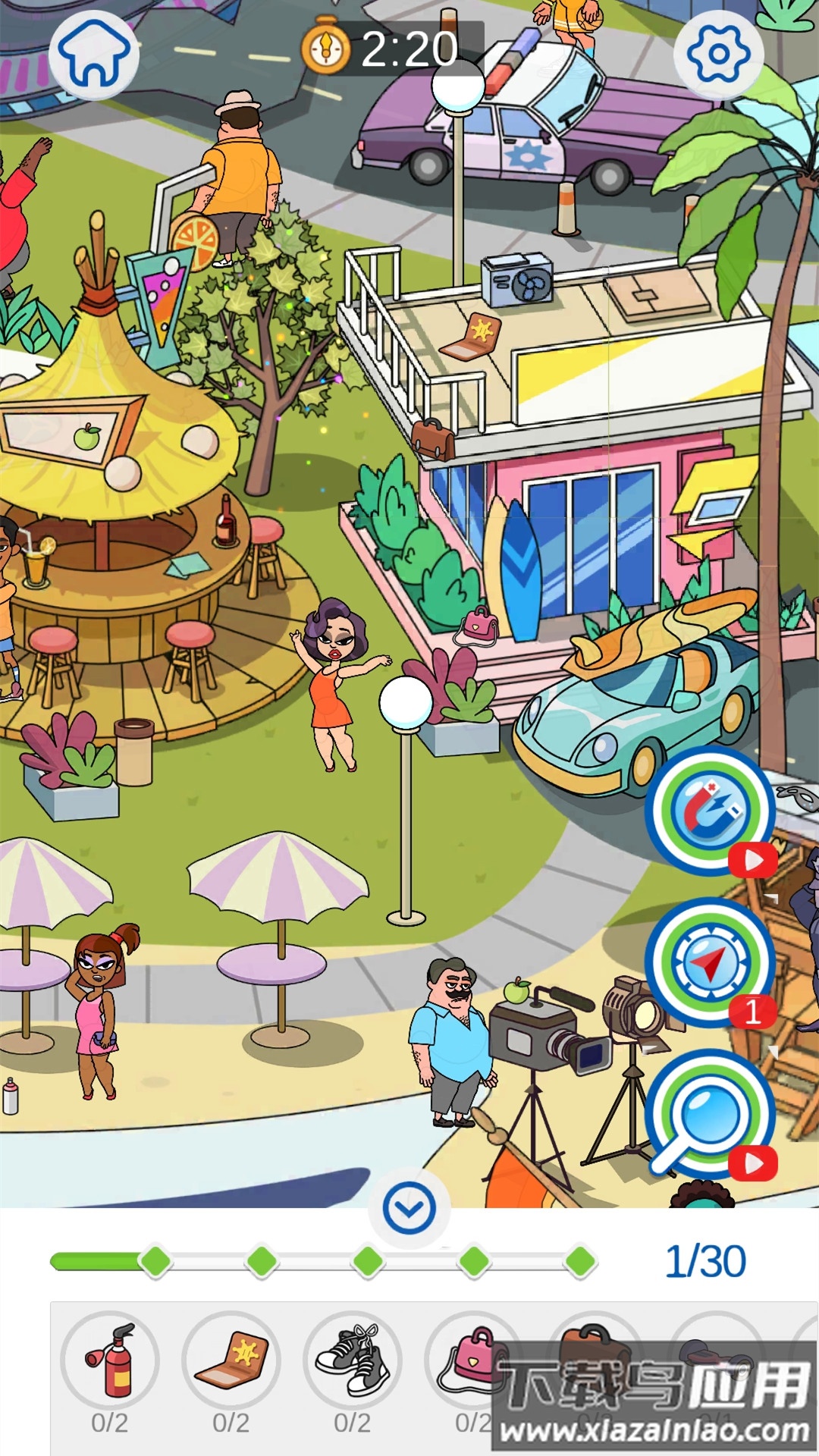819x1456 pixels.
Task: Activate the magnifying glass booster
Action: (x=710, y=1114)
